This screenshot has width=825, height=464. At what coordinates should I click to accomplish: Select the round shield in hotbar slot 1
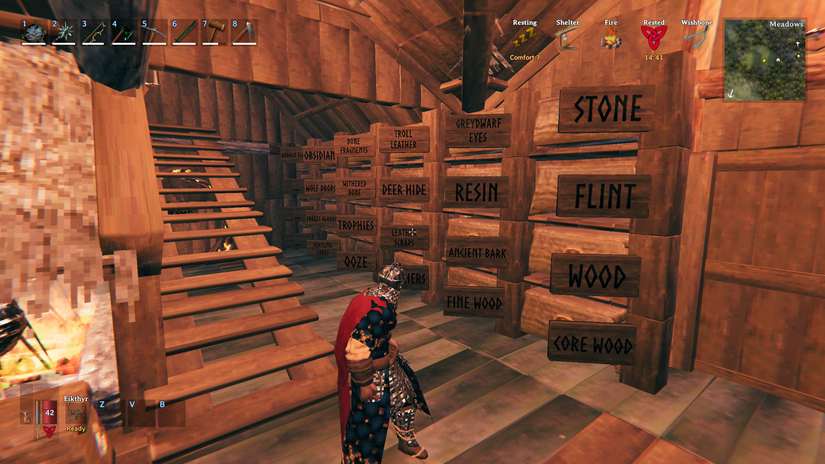coord(34,33)
